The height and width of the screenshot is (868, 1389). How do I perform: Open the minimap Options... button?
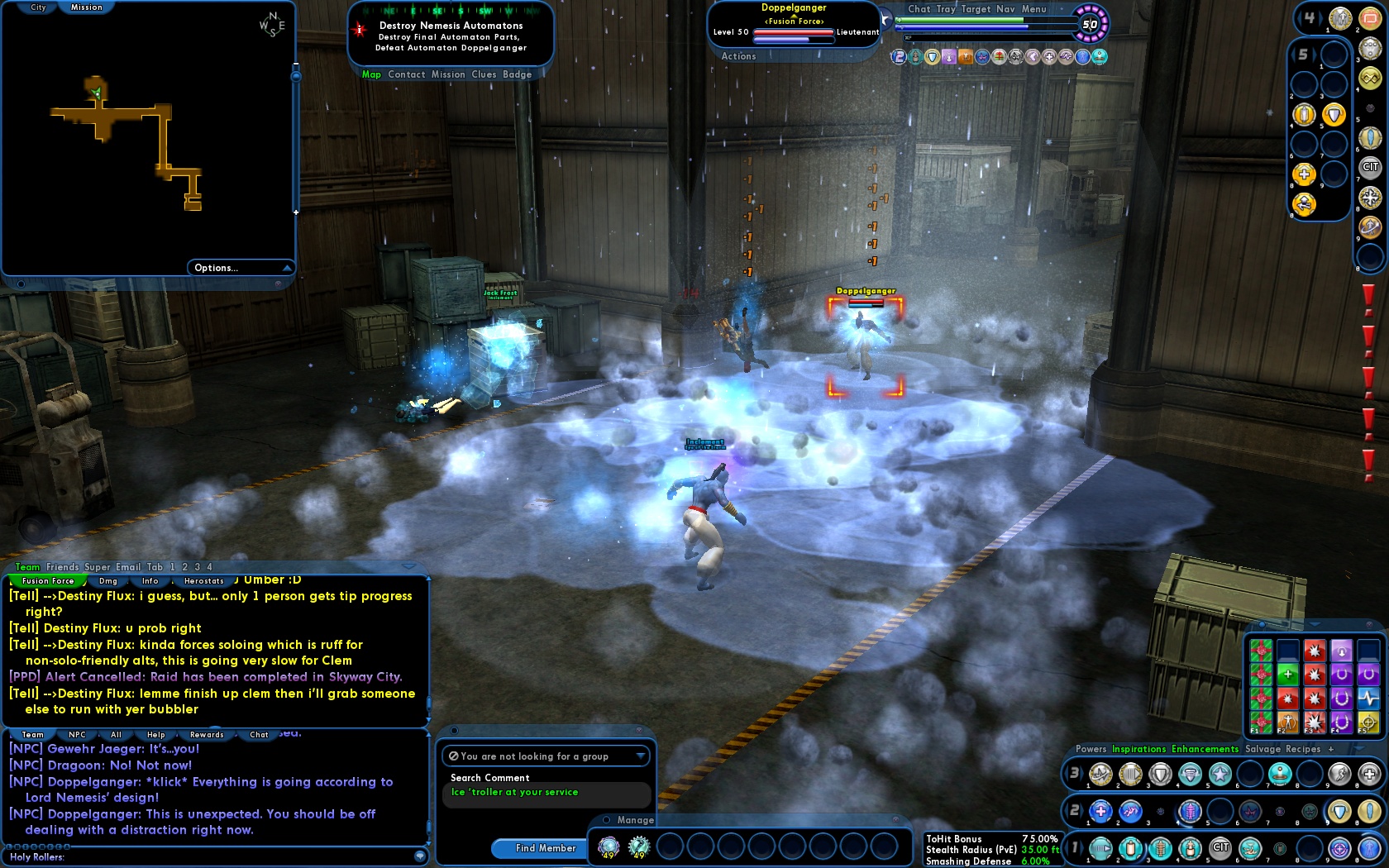pyautogui.click(x=216, y=268)
